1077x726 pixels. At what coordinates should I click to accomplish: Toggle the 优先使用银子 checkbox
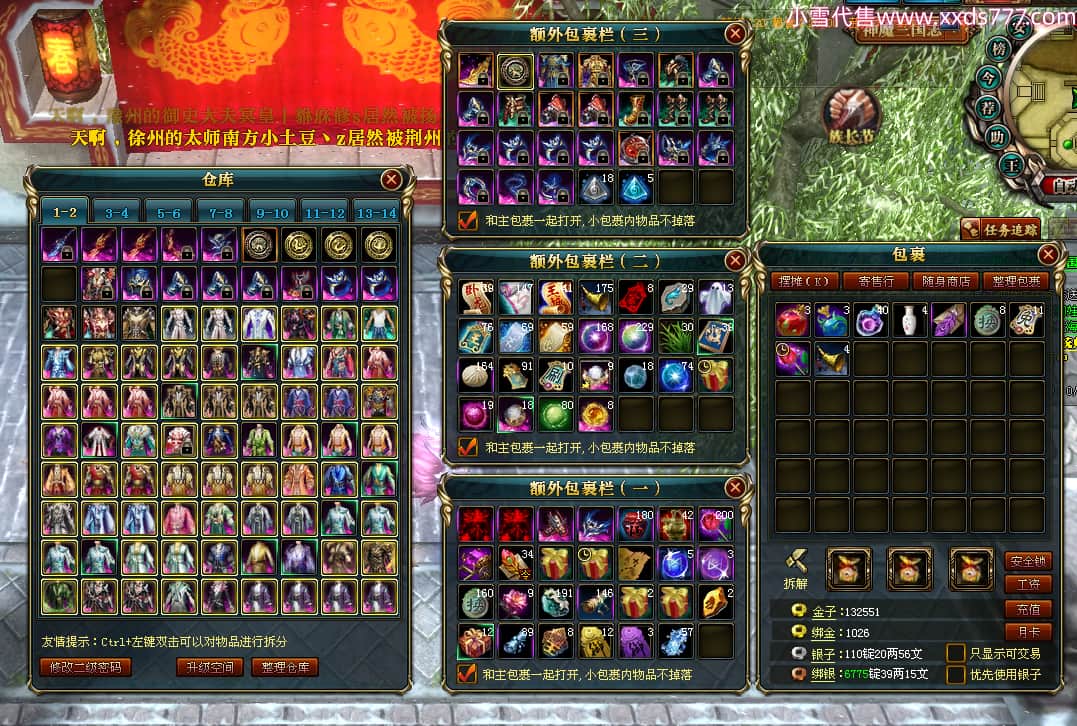tap(956, 675)
